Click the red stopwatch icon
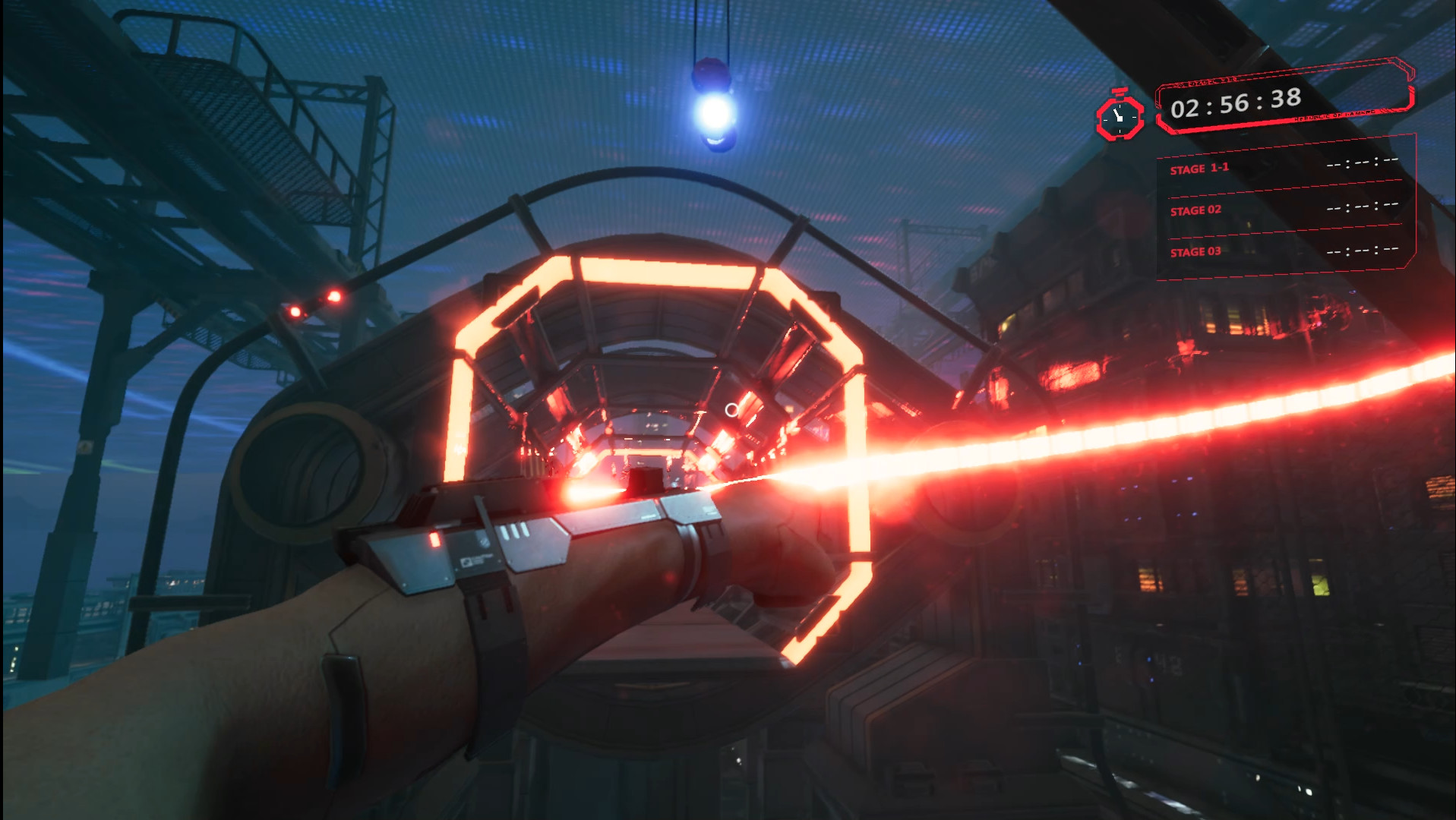Screen dimensions: 1456x820 click(1120, 116)
